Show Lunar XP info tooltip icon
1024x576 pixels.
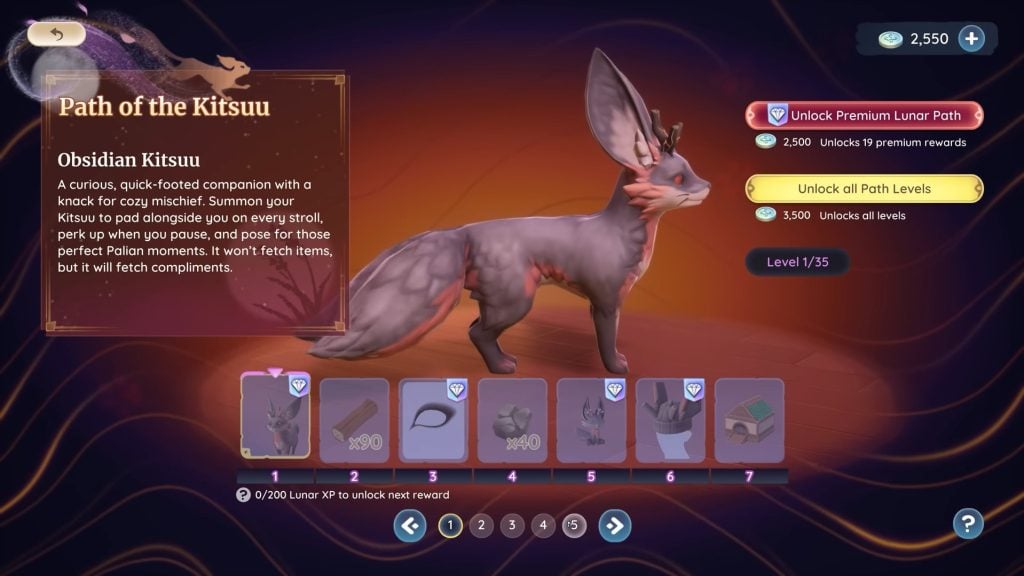[x=243, y=495]
